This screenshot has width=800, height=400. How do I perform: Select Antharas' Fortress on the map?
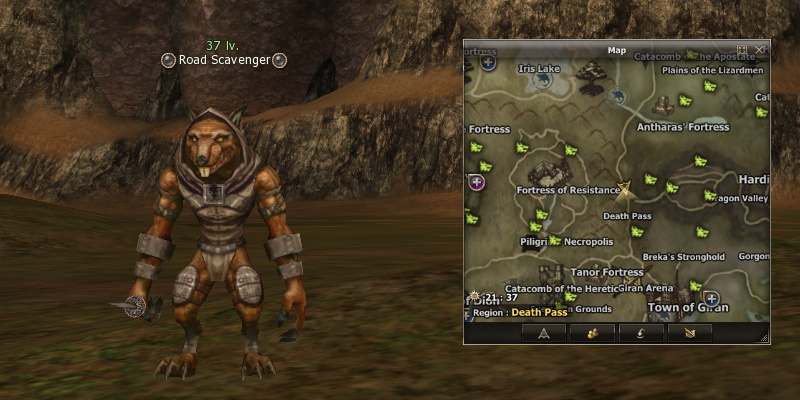tap(683, 128)
